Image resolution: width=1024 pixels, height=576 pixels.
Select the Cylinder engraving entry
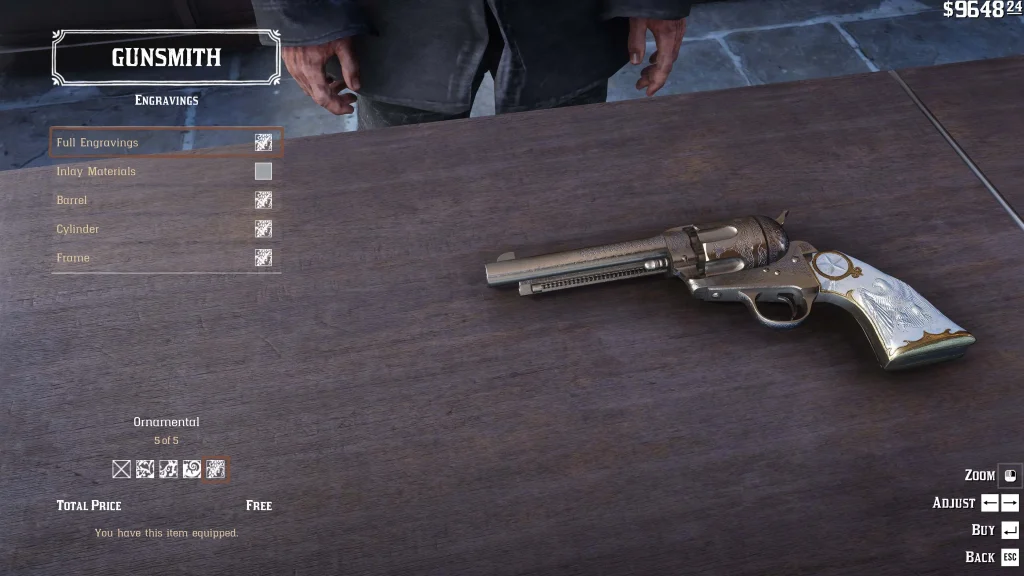(x=166, y=229)
